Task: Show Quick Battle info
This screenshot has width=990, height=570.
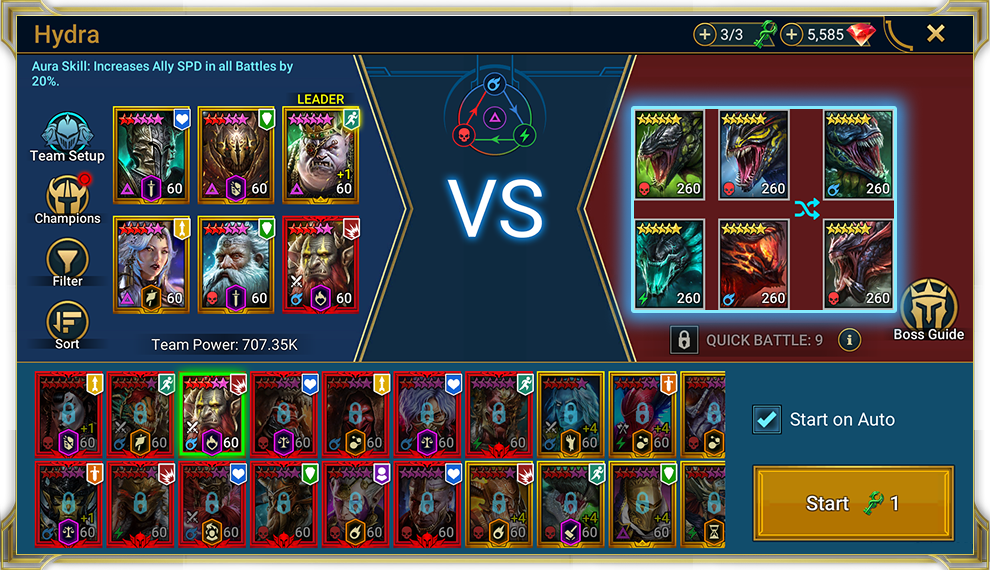Action: coord(849,340)
